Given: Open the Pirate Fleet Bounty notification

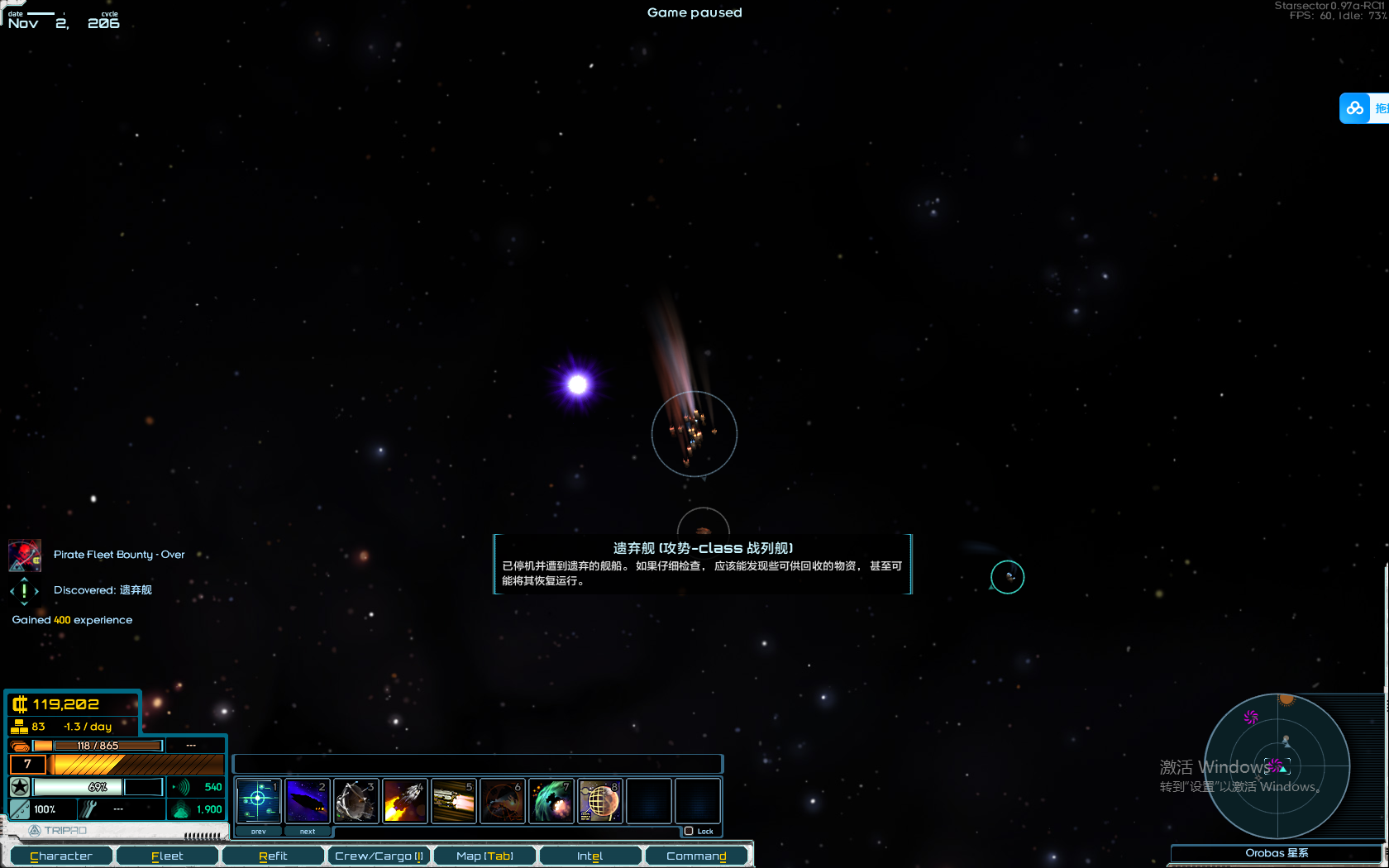Looking at the screenshot, I should [x=118, y=555].
